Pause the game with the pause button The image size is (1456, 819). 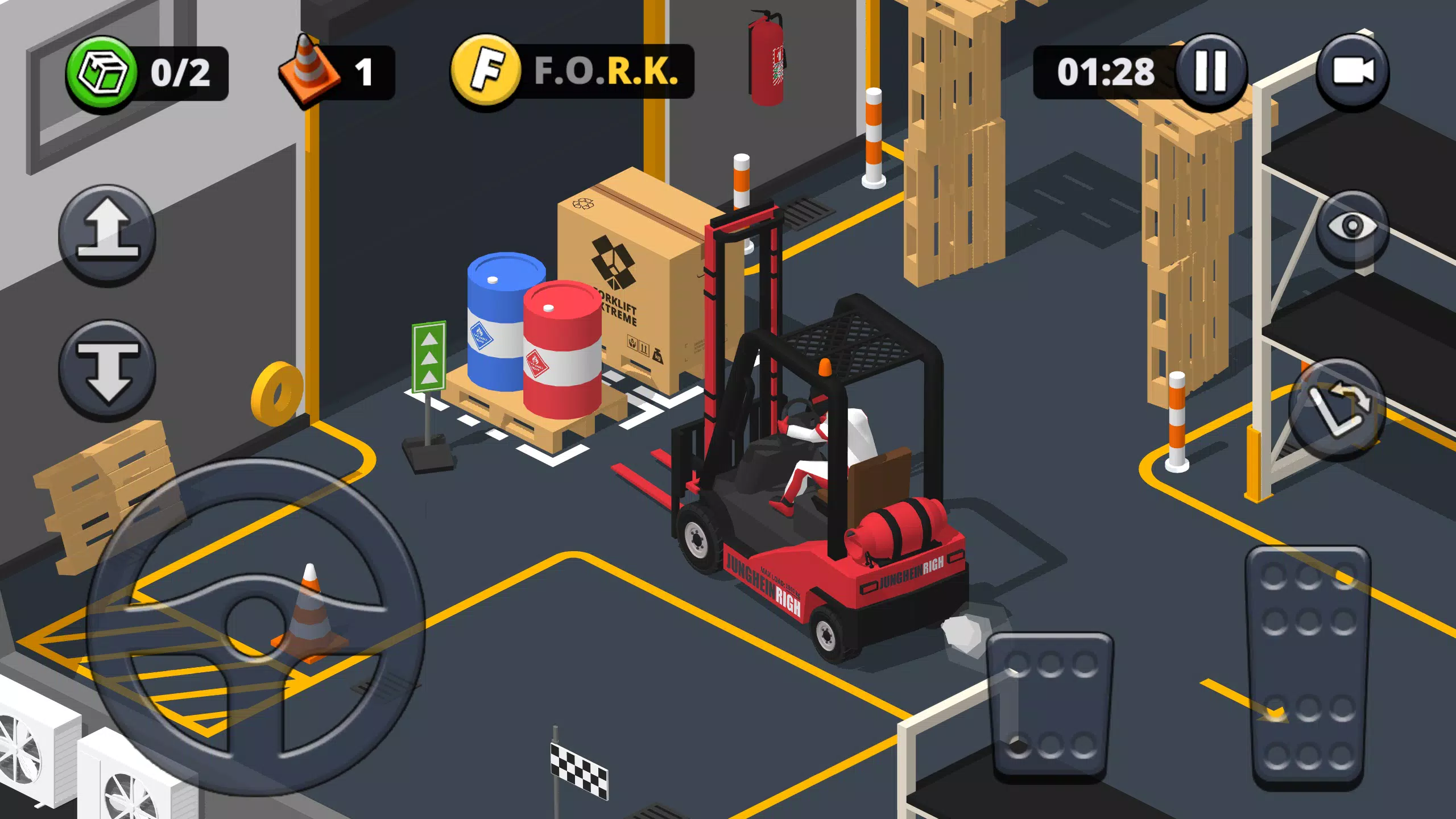pyautogui.click(x=1210, y=71)
